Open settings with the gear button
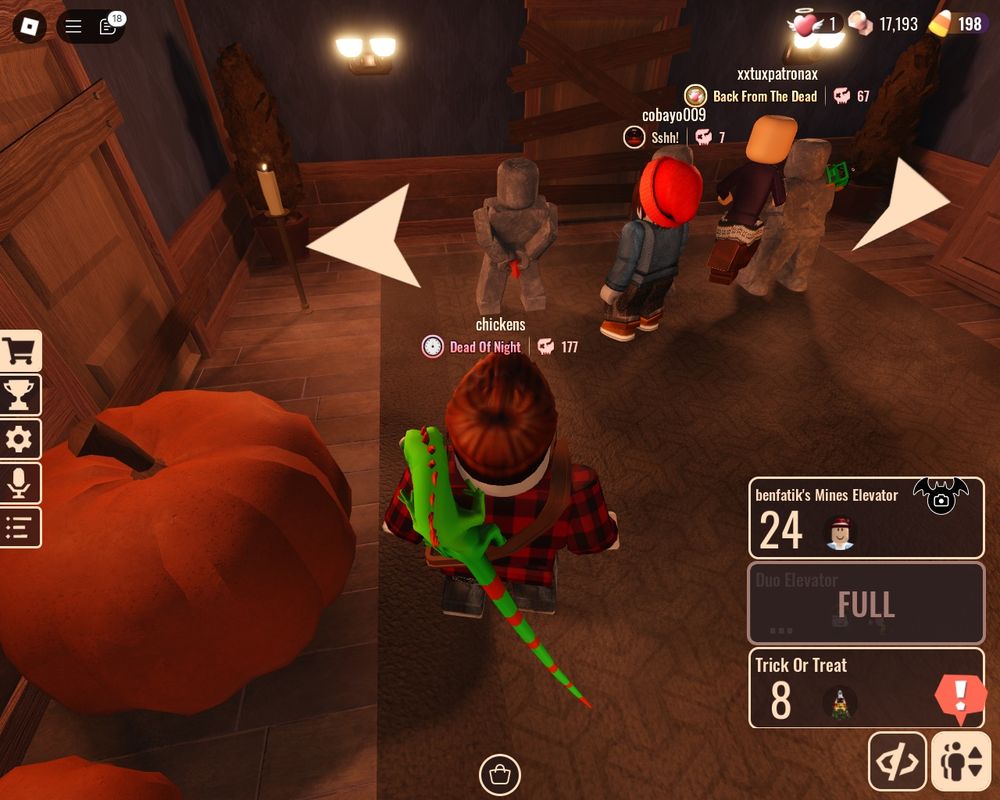1000x800 pixels. (20, 439)
